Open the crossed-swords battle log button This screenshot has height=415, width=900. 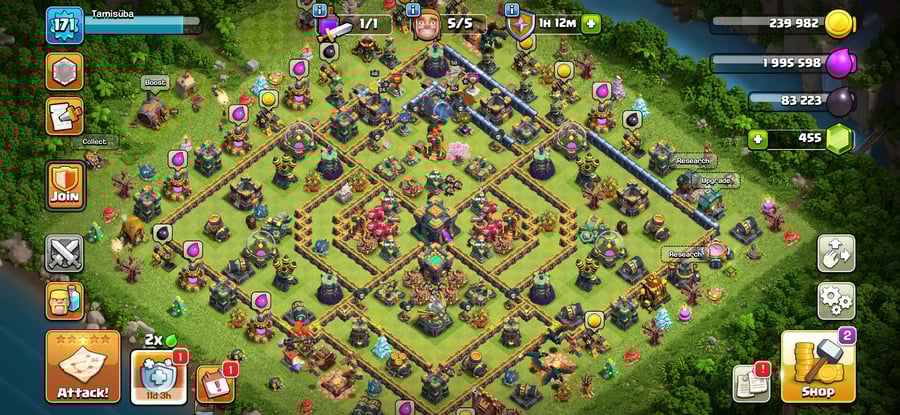(x=64, y=253)
